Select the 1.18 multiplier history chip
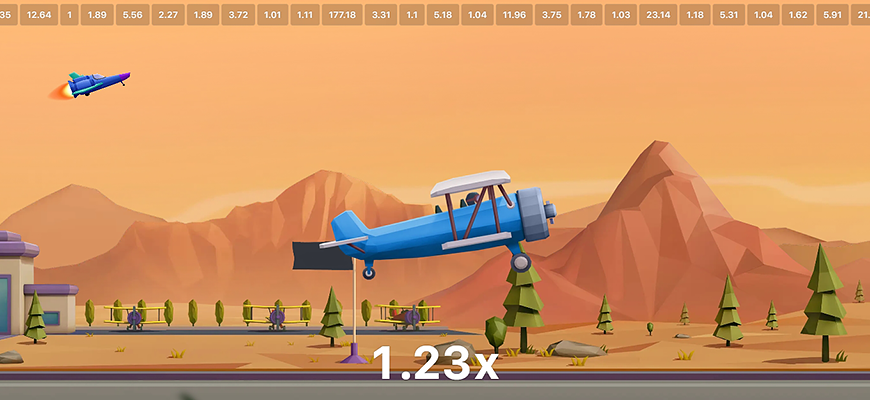The width and height of the screenshot is (870, 400). (696, 16)
